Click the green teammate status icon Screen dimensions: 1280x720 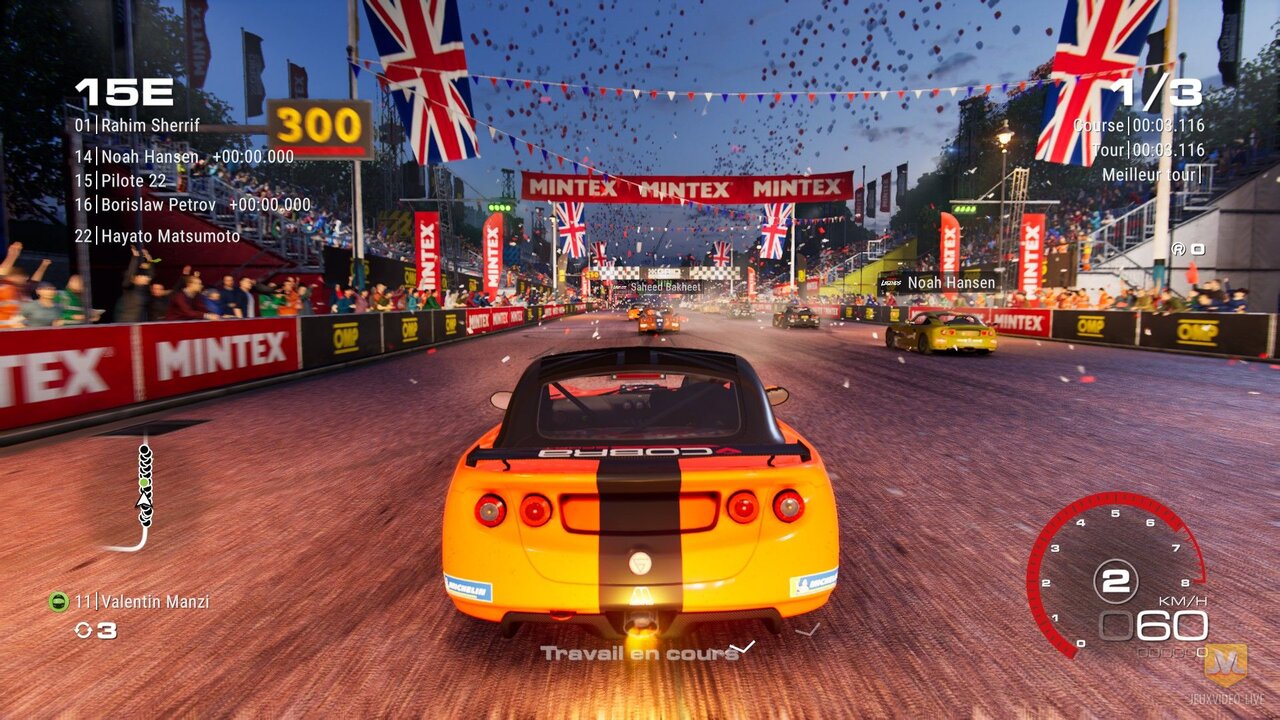(x=58, y=602)
